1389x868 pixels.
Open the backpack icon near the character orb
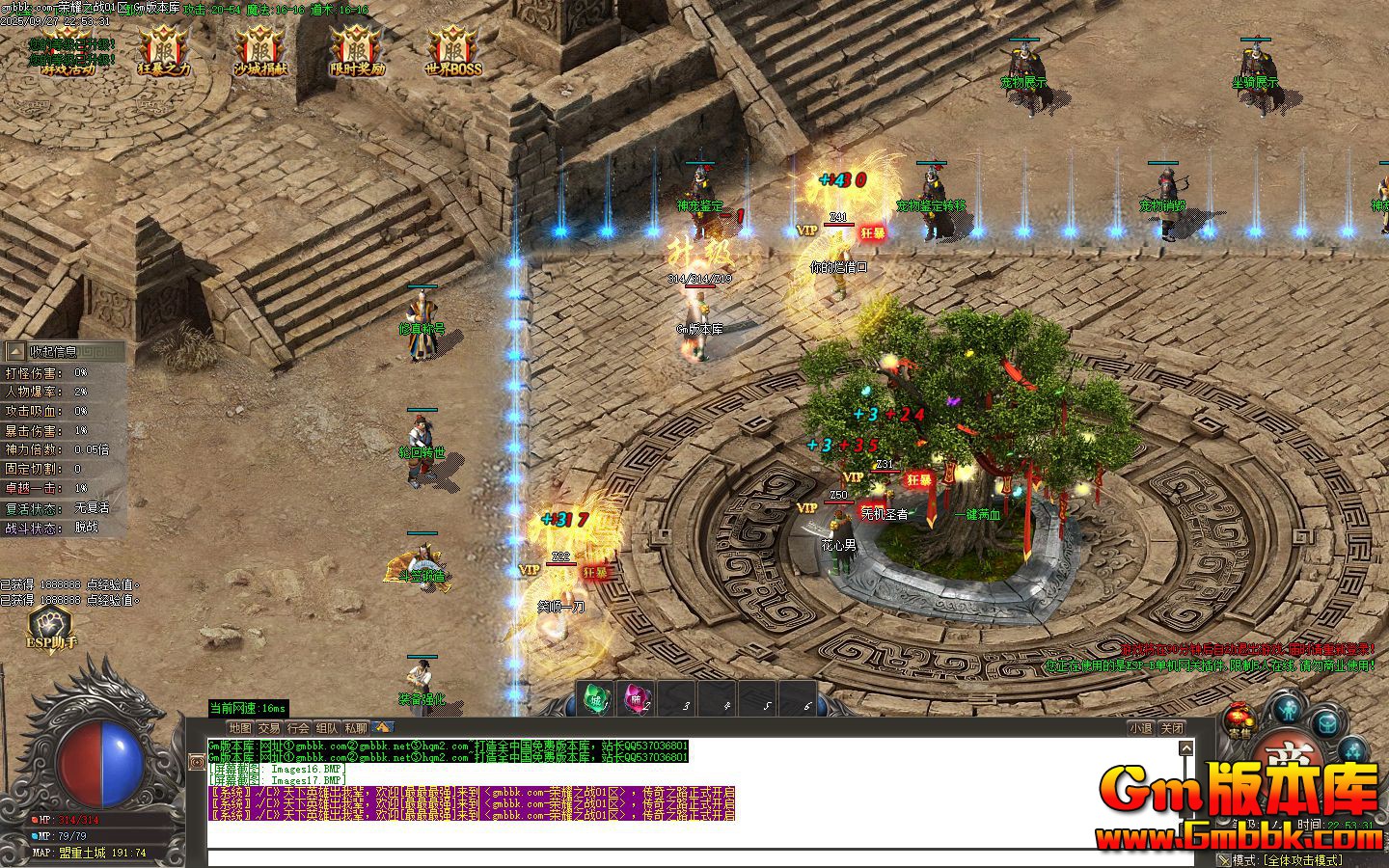coord(1327,721)
